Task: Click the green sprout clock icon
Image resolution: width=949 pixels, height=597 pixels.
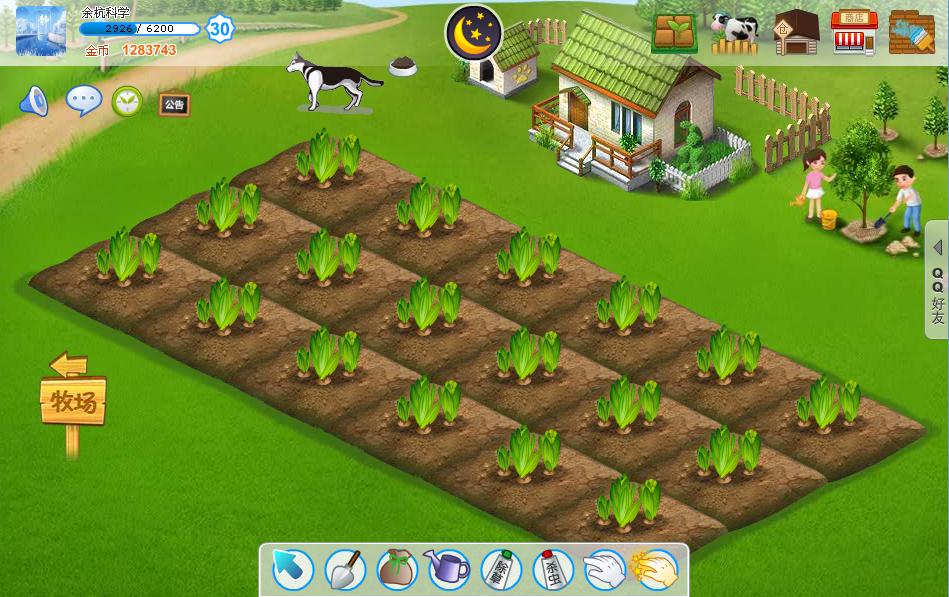Action: pos(127,101)
